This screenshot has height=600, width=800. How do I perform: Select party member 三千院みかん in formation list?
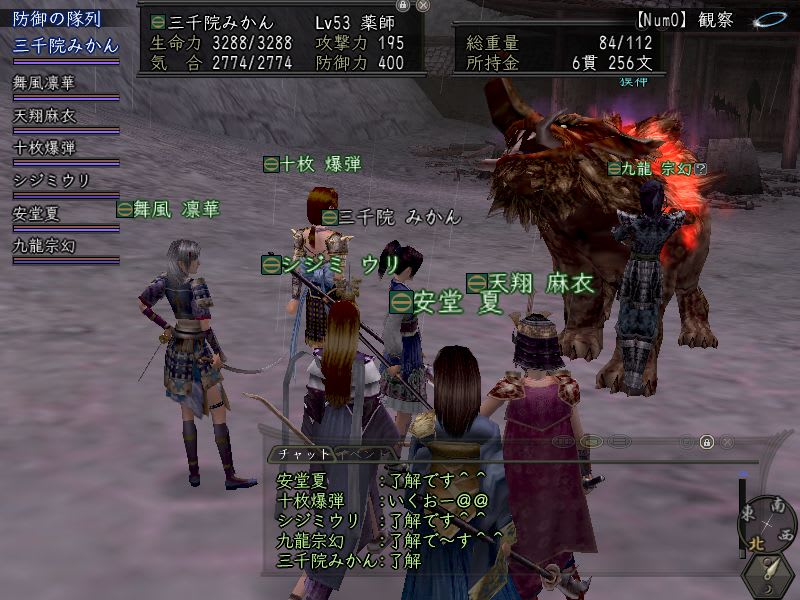[x=66, y=45]
